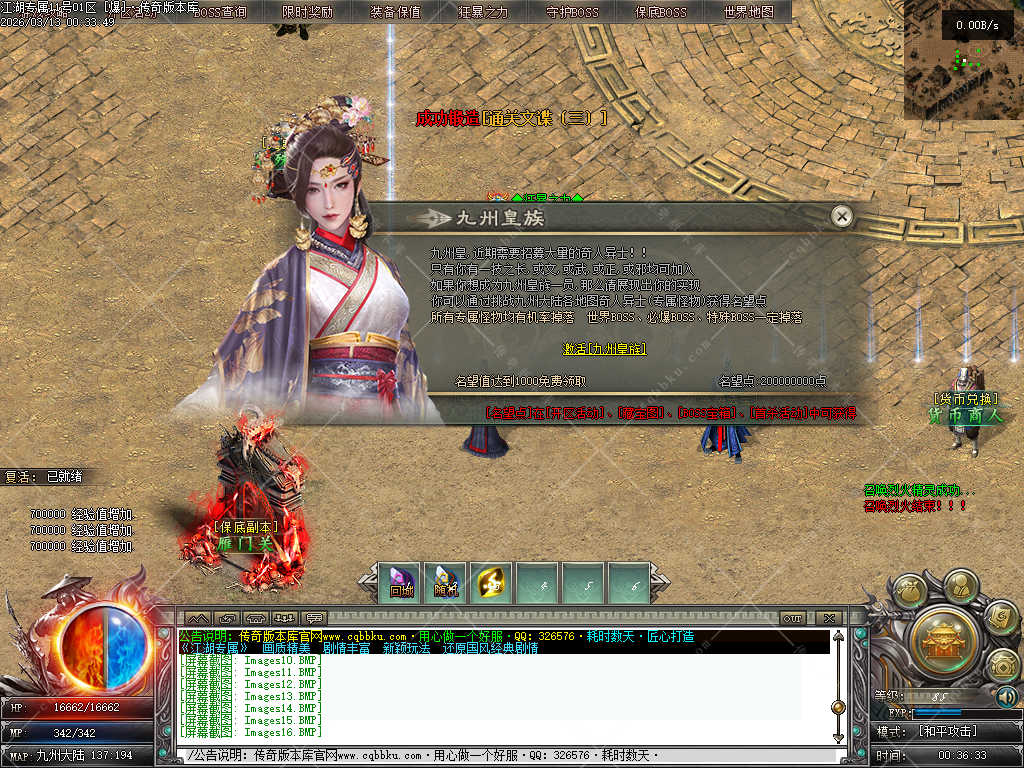Click the chat panel OUT button
Image resolution: width=1024 pixels, height=768 pixels.
[x=793, y=618]
